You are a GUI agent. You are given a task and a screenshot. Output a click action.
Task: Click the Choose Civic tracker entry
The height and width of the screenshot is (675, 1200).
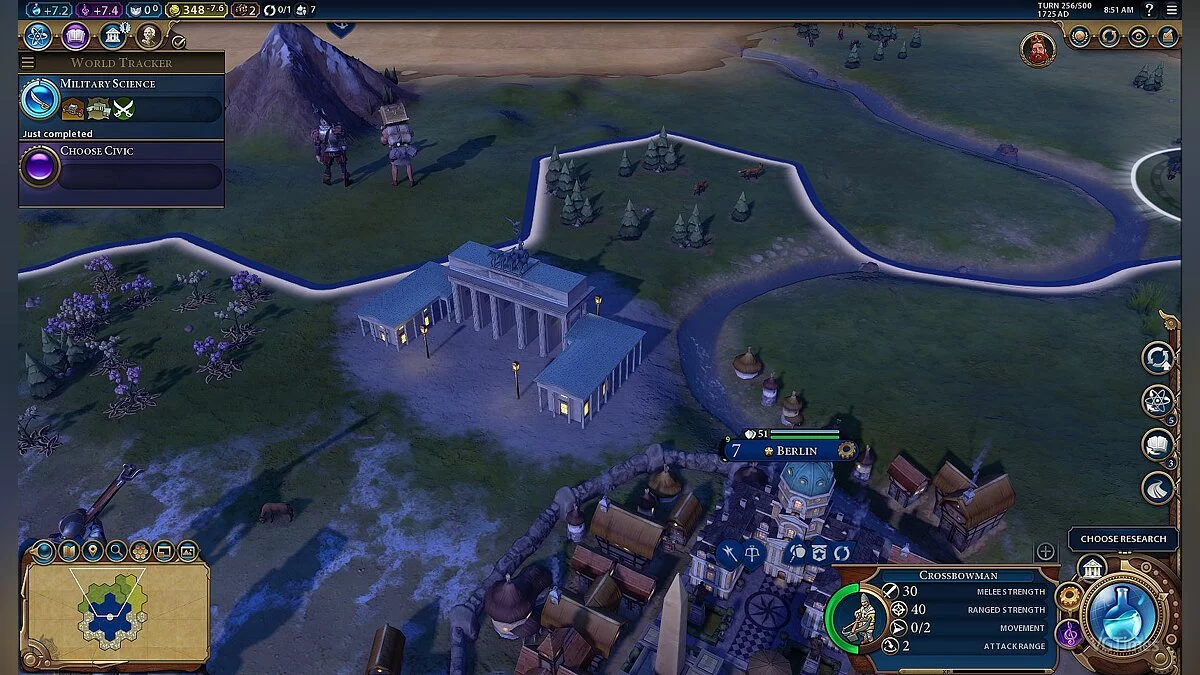pyautogui.click(x=120, y=167)
